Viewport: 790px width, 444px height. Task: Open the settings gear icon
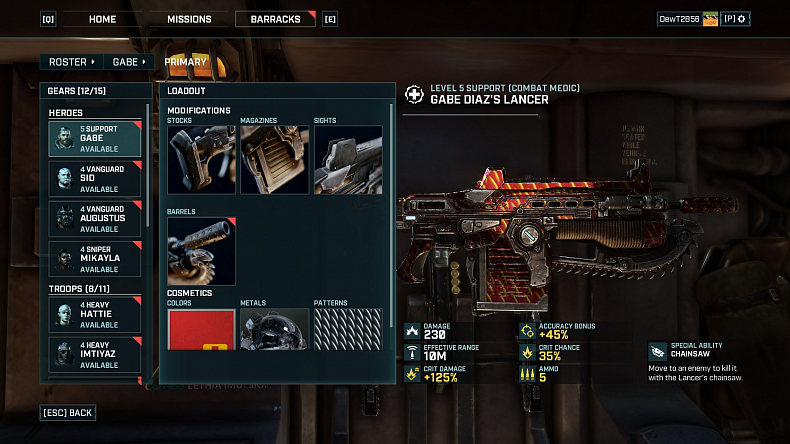pos(742,19)
